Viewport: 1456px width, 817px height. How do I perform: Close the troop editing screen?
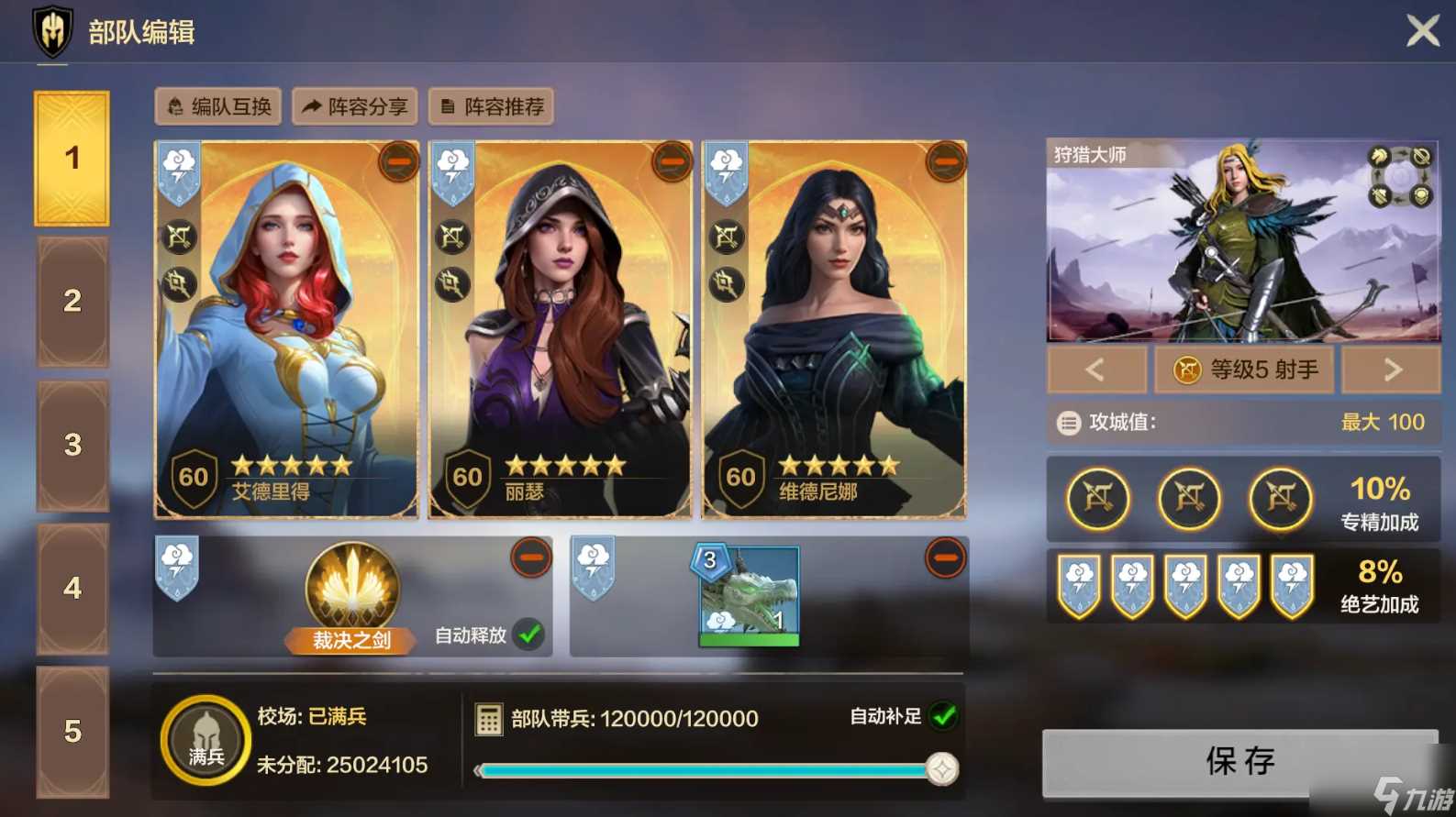point(1422,31)
